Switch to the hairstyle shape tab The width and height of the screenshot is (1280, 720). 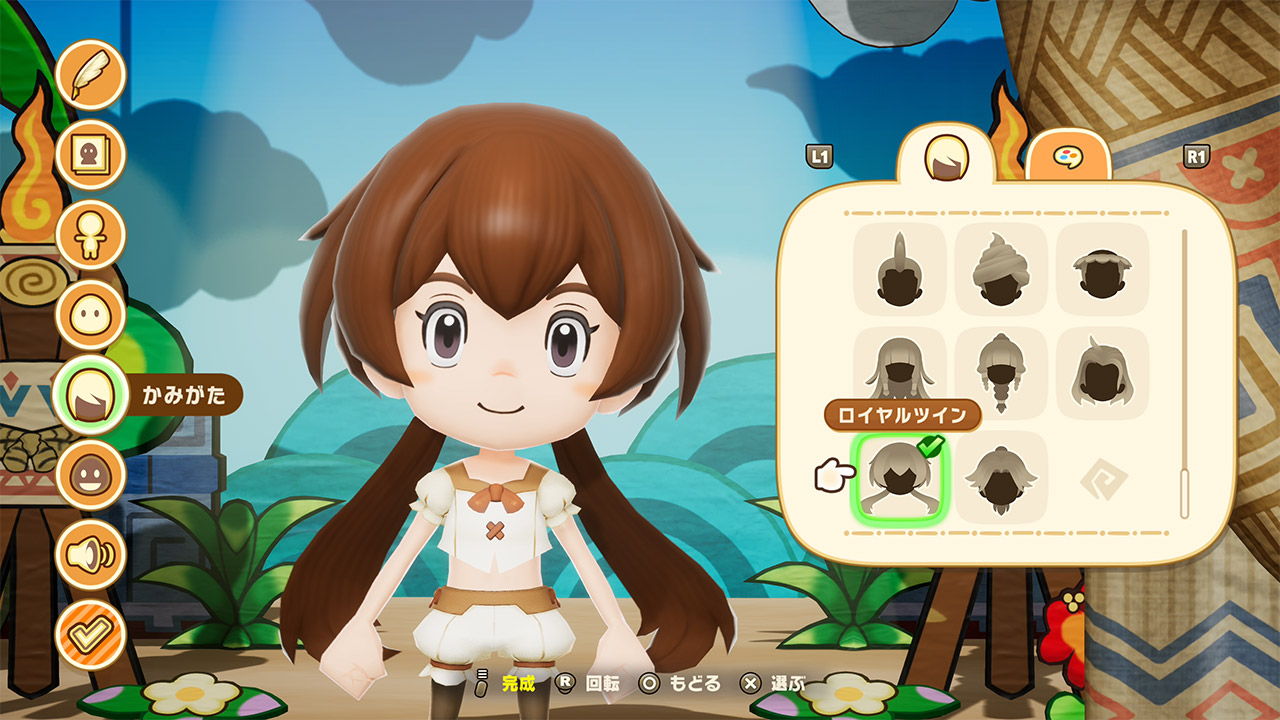[x=945, y=157]
